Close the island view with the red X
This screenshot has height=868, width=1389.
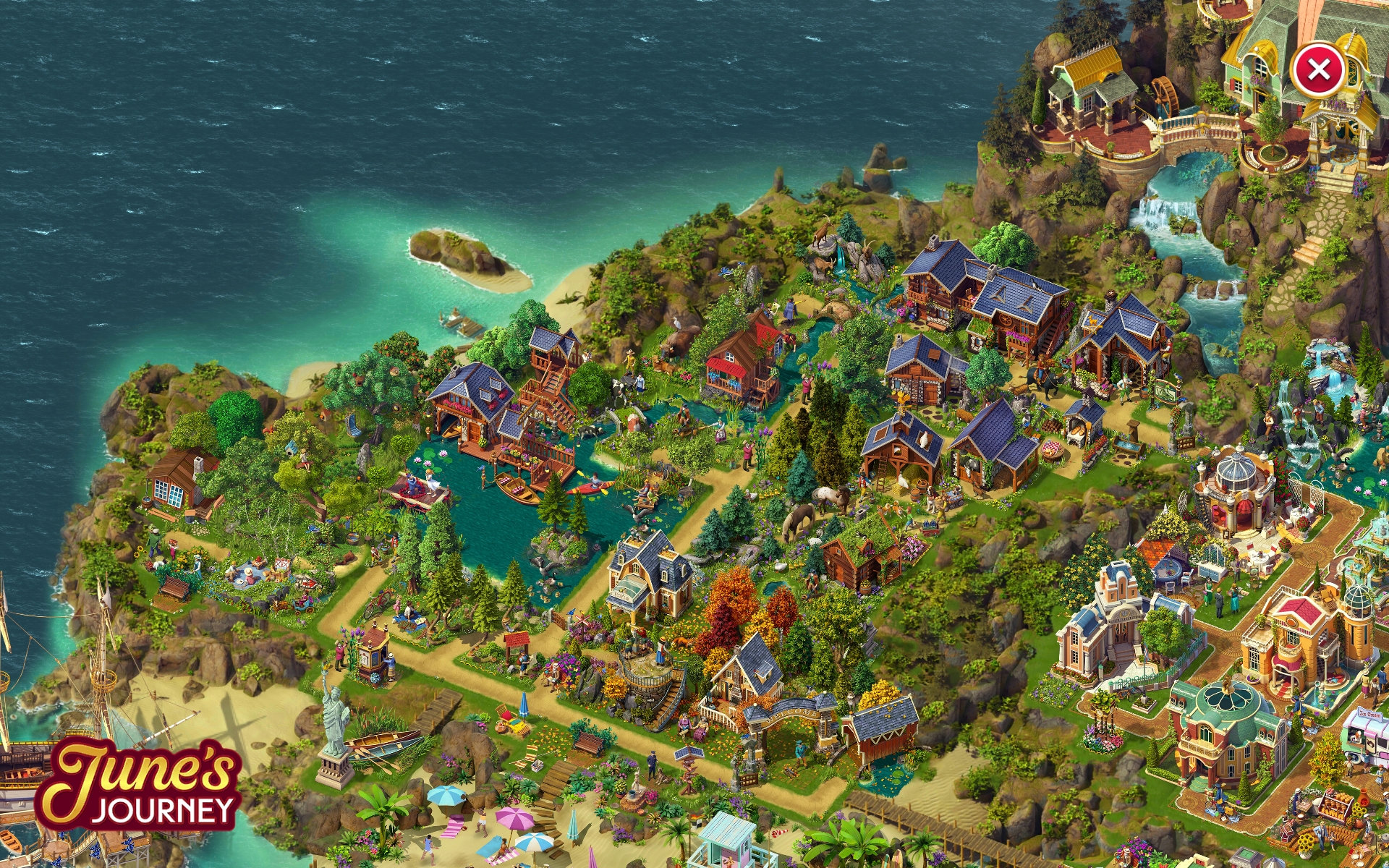pos(1318,70)
